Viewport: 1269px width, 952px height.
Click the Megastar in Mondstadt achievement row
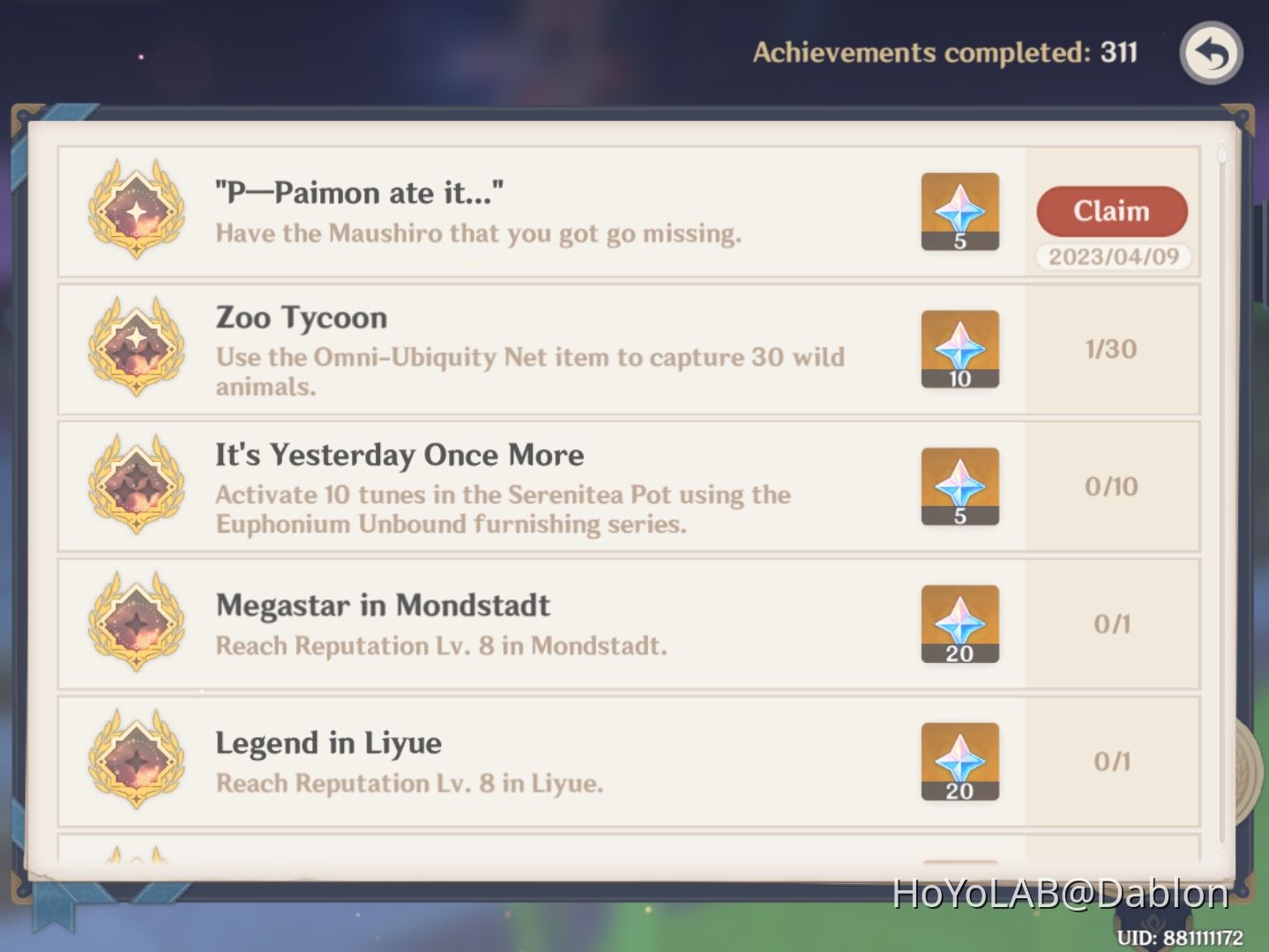(529, 623)
